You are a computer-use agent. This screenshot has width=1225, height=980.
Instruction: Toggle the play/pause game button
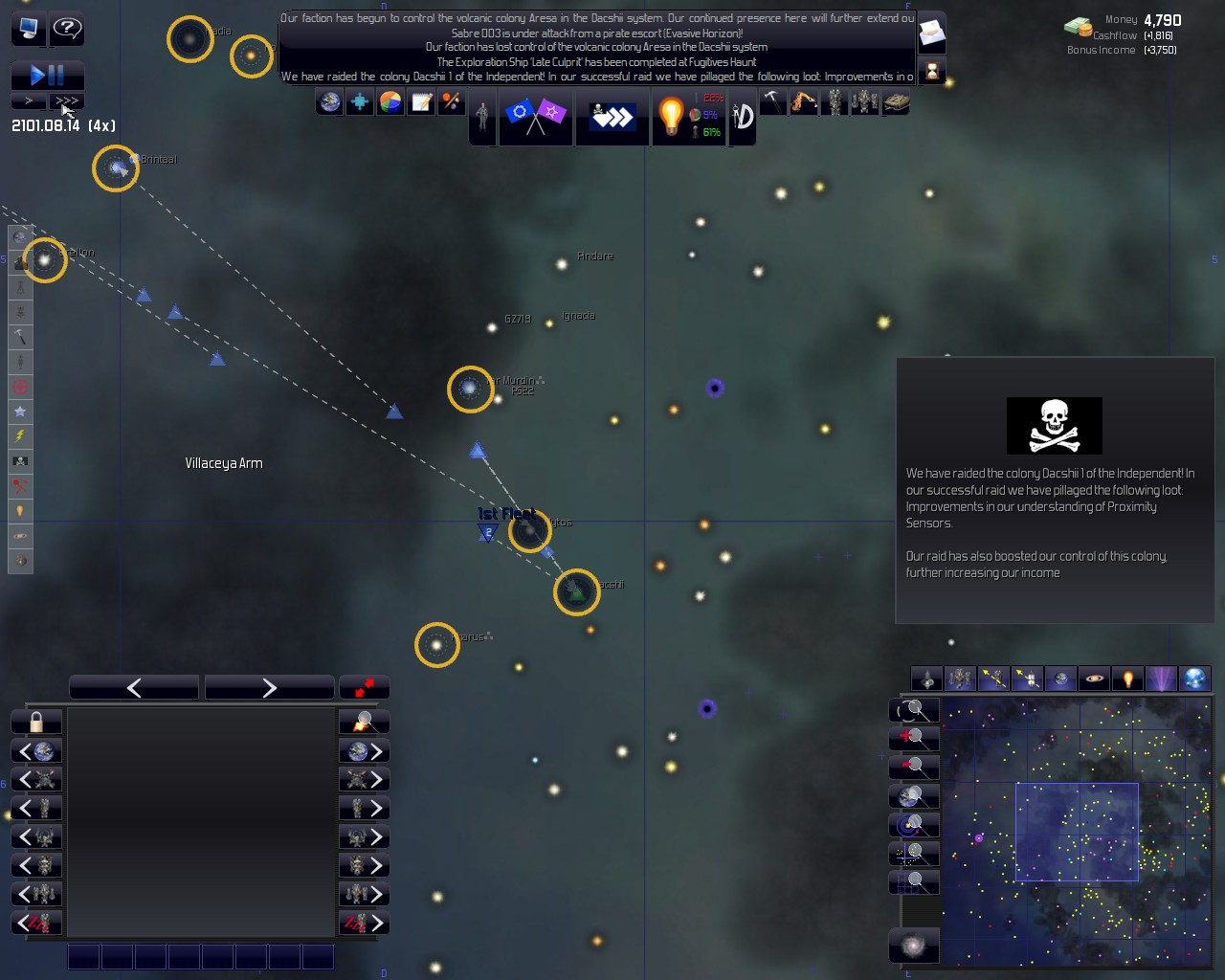pos(47,75)
